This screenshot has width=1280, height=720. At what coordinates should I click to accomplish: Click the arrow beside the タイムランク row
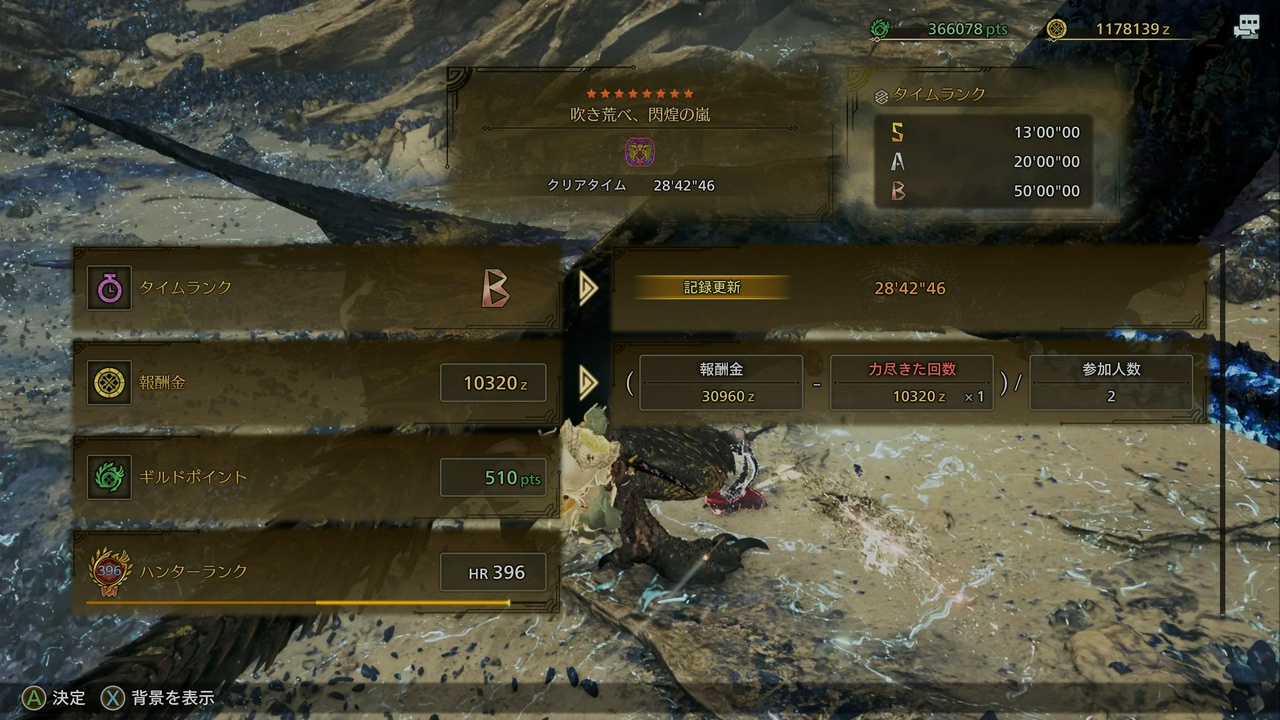[x=588, y=288]
